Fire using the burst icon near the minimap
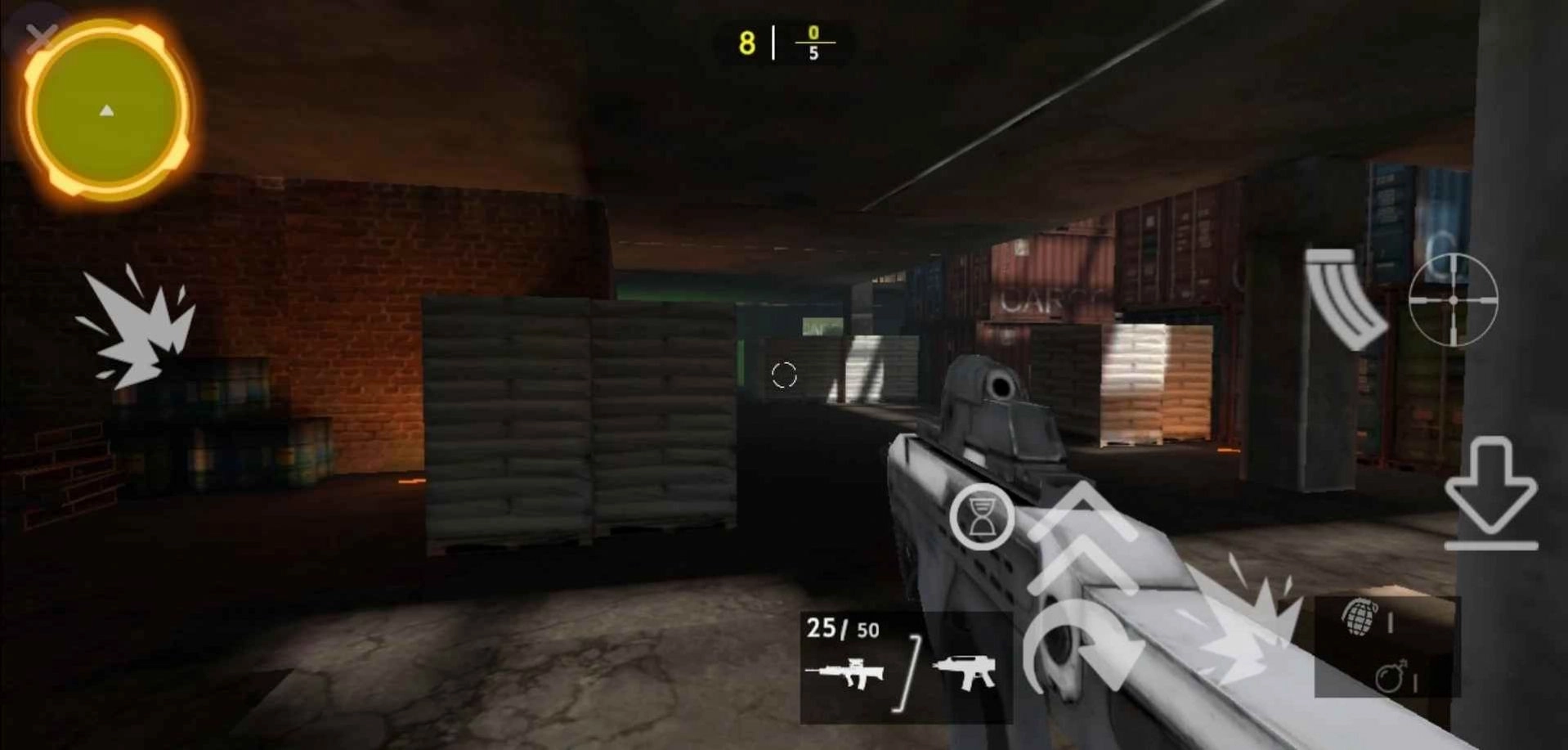1568x750 pixels. coord(137,327)
